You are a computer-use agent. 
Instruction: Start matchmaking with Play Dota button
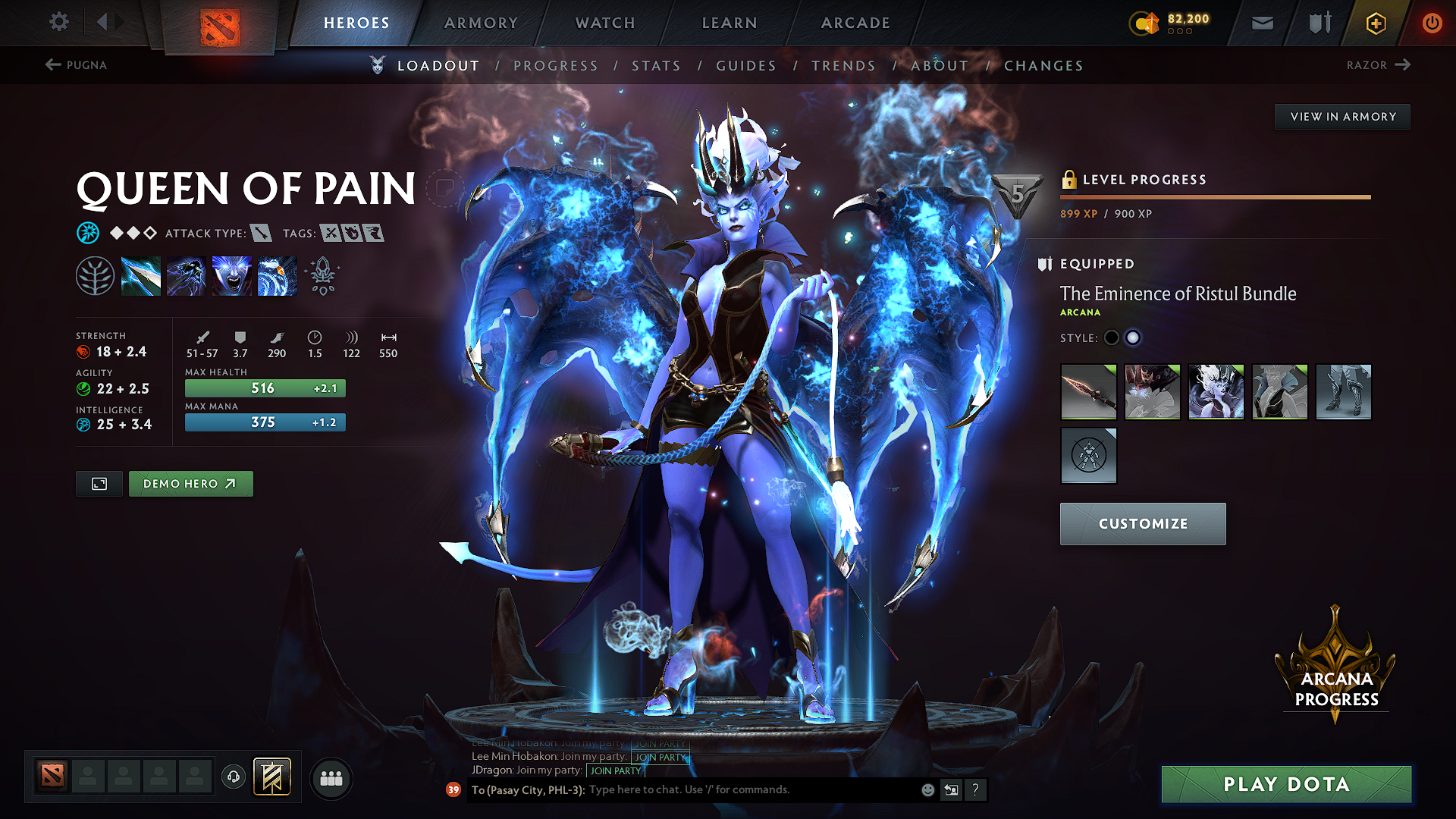(x=1286, y=784)
